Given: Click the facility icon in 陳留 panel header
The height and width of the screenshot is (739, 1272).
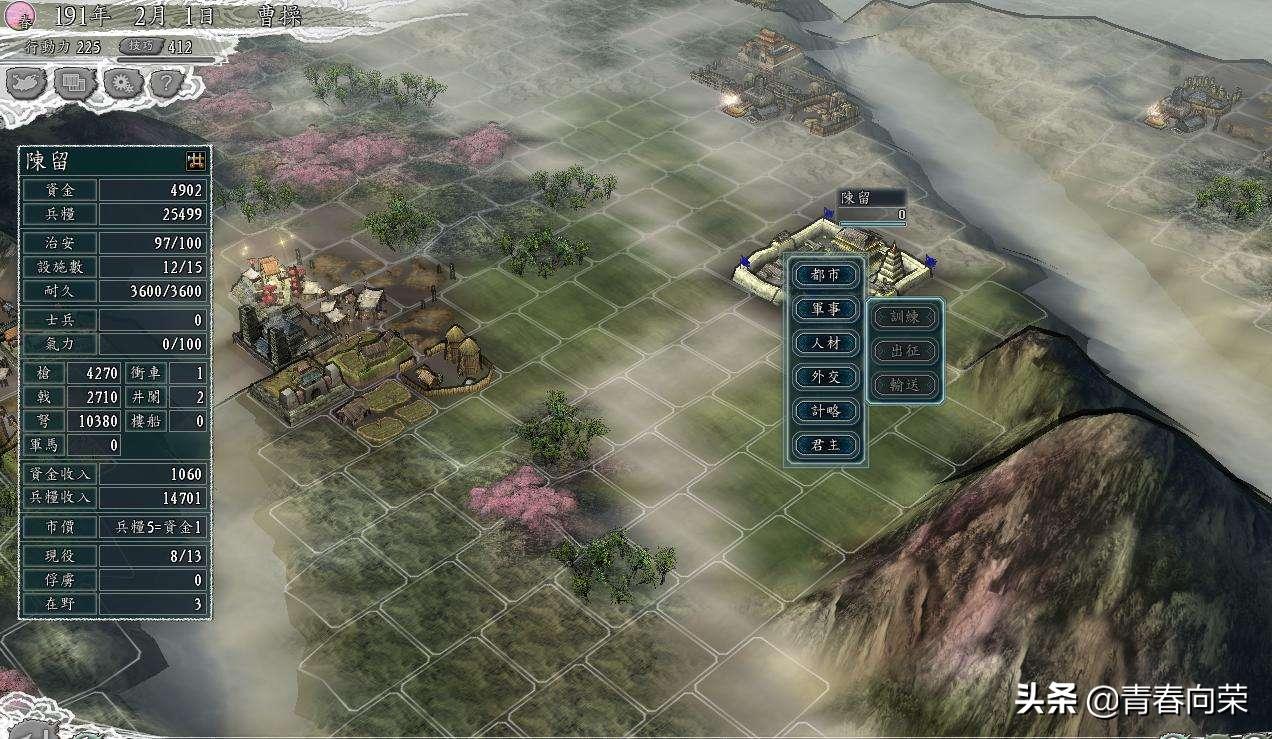Looking at the screenshot, I should 196,160.
